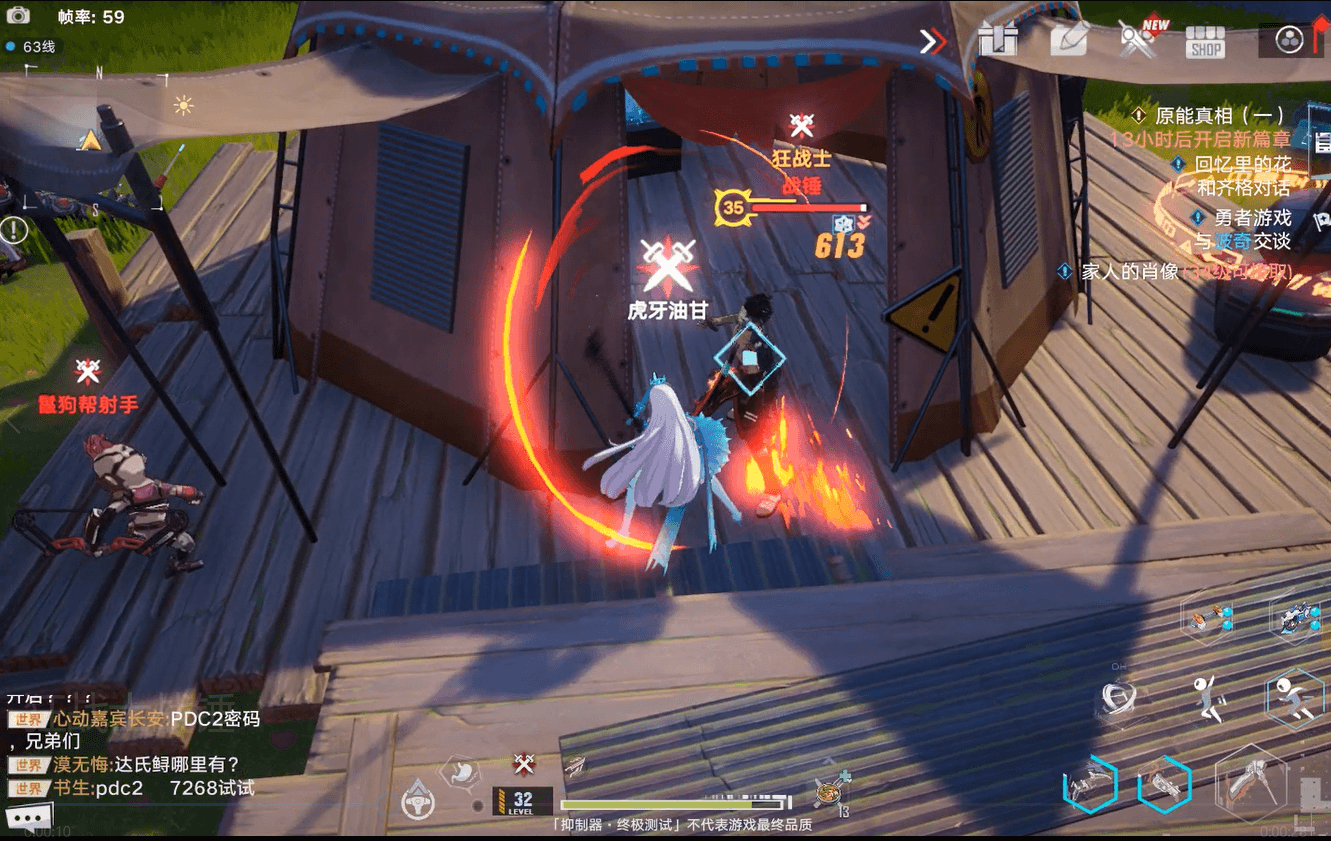Use the food dish quick item
This screenshot has width=1331, height=841.
[x=829, y=792]
